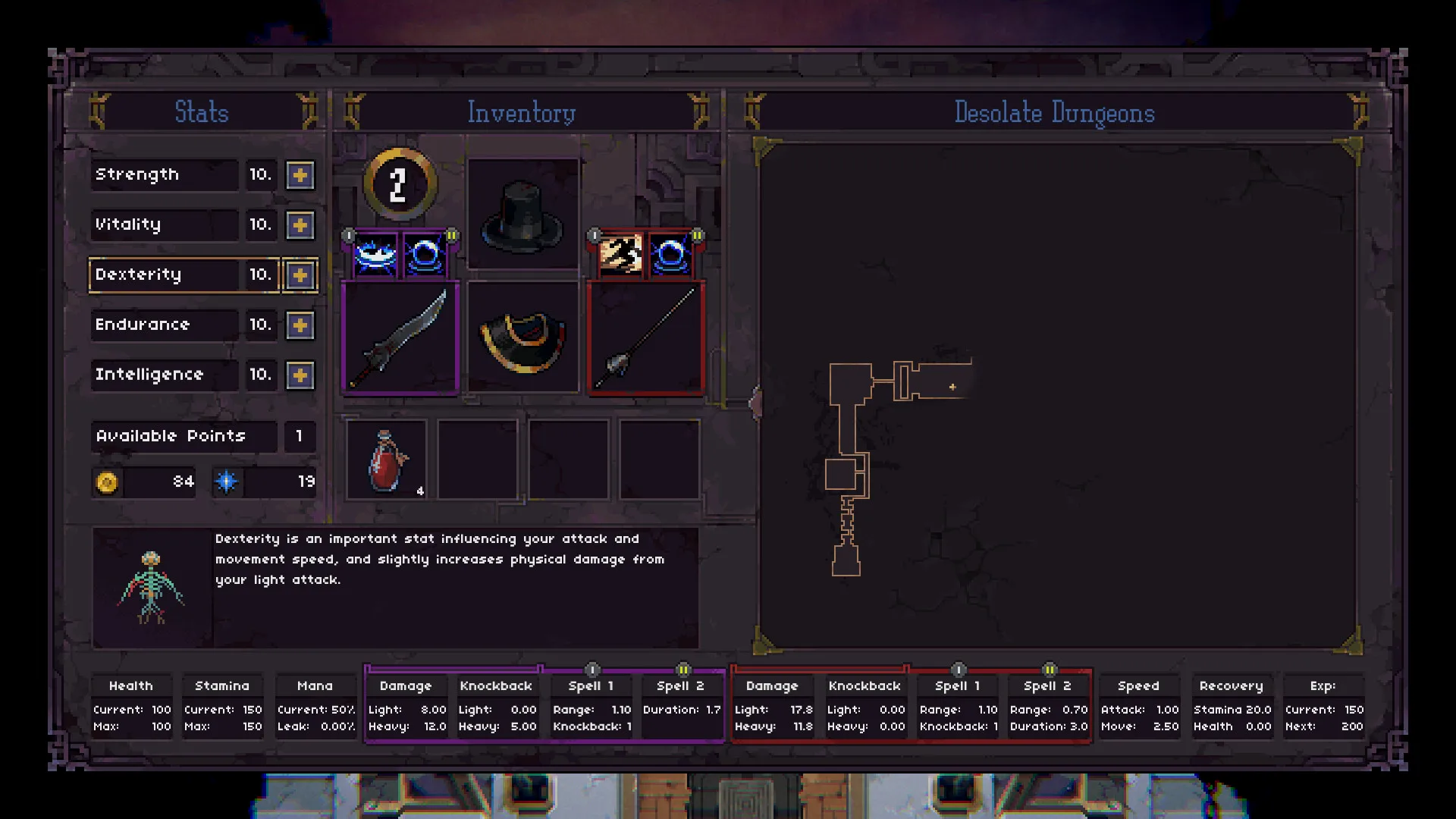This screenshot has height=819, width=1456.
Task: Click the Spell 2 stat block for the spear
Action: tap(1048, 705)
